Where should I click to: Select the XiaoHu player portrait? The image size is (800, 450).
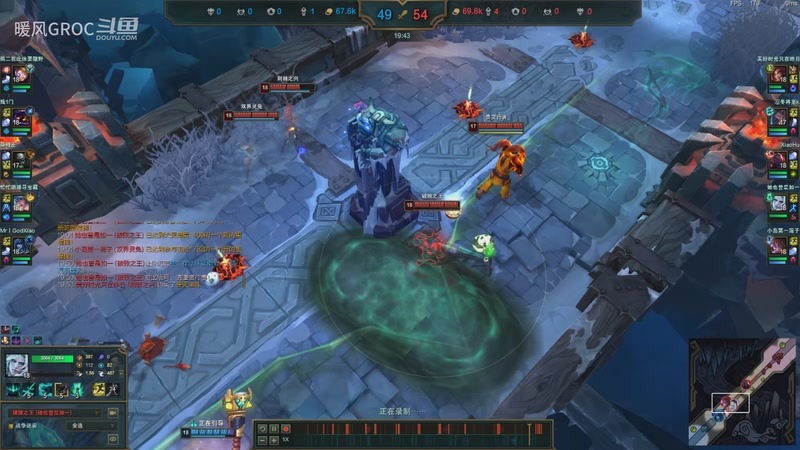[779, 160]
